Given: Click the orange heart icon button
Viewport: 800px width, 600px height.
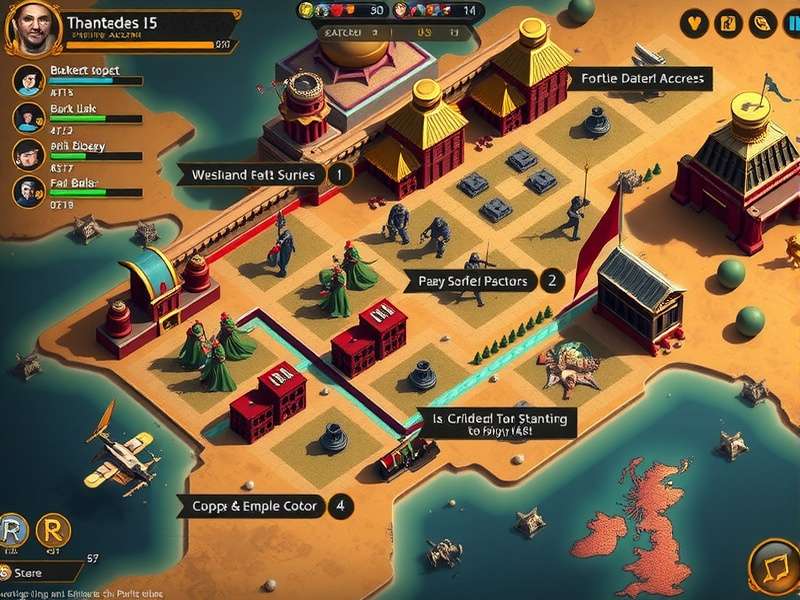Looking at the screenshot, I should [x=694, y=24].
